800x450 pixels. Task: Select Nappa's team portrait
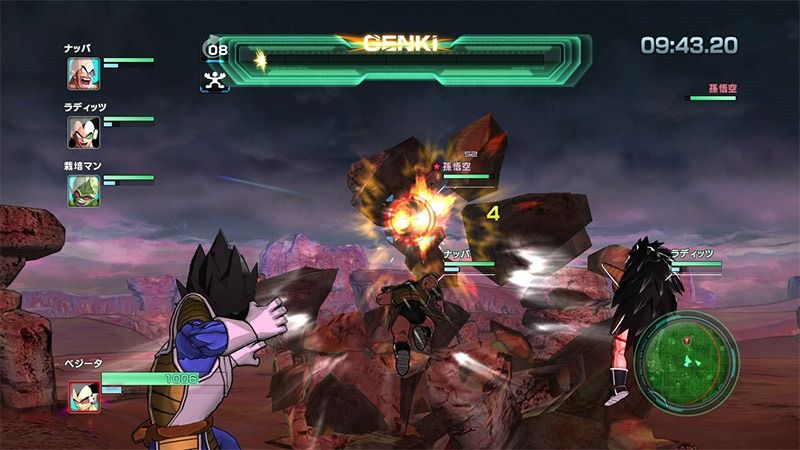pos(83,73)
